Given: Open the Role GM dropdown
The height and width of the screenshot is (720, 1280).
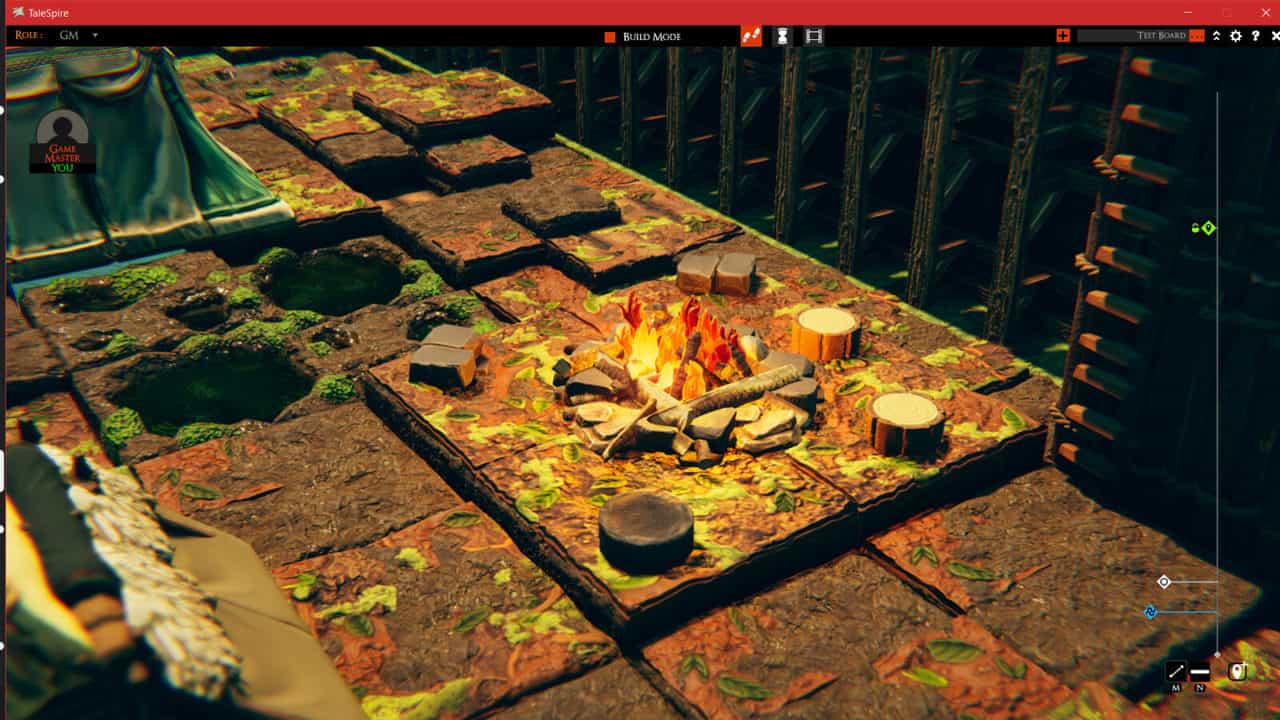Looking at the screenshot, I should tap(95, 36).
